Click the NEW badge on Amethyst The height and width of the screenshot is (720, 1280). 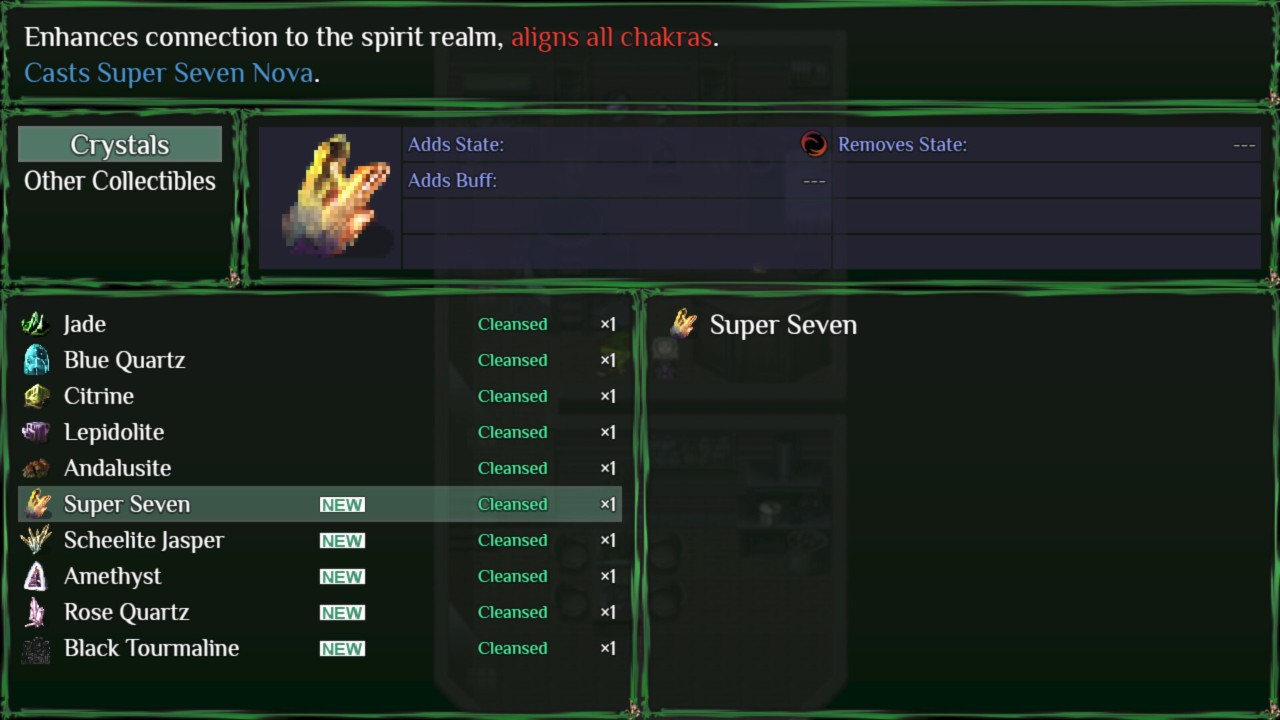coord(342,576)
